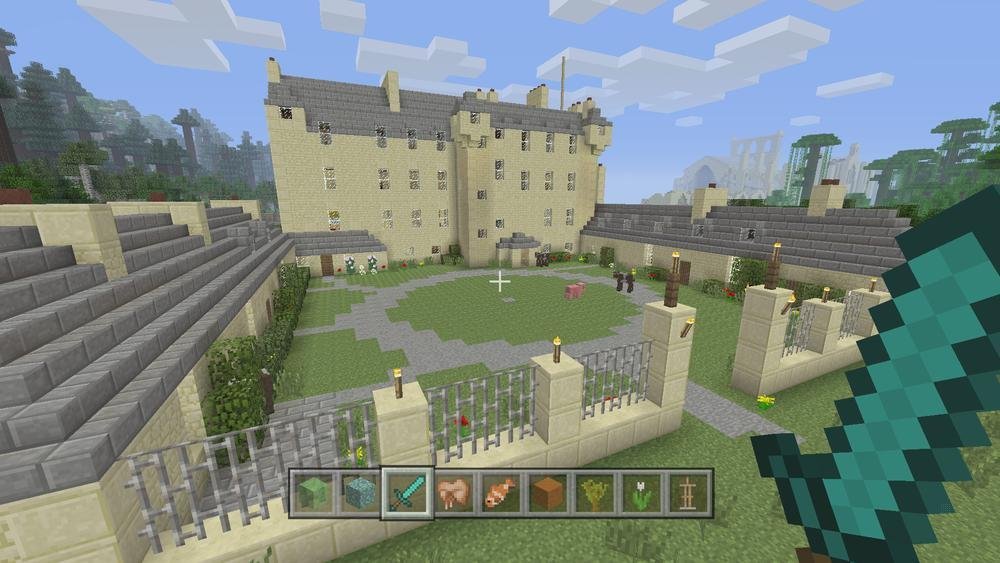Select the raw meat hotbar slot
Viewport: 1000px width, 563px height.
[x=453, y=492]
